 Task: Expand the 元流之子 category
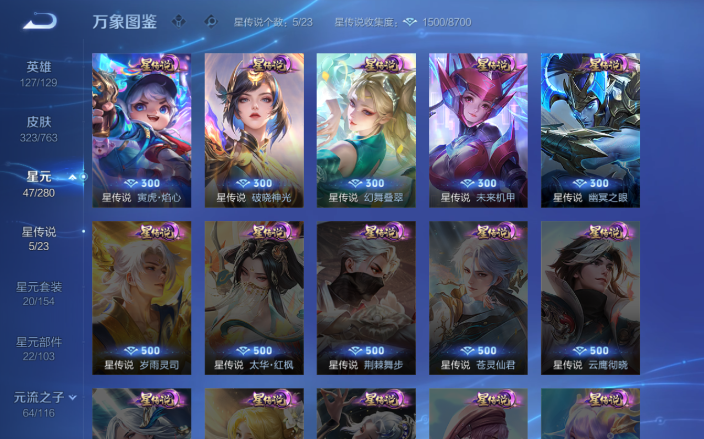pos(44,403)
